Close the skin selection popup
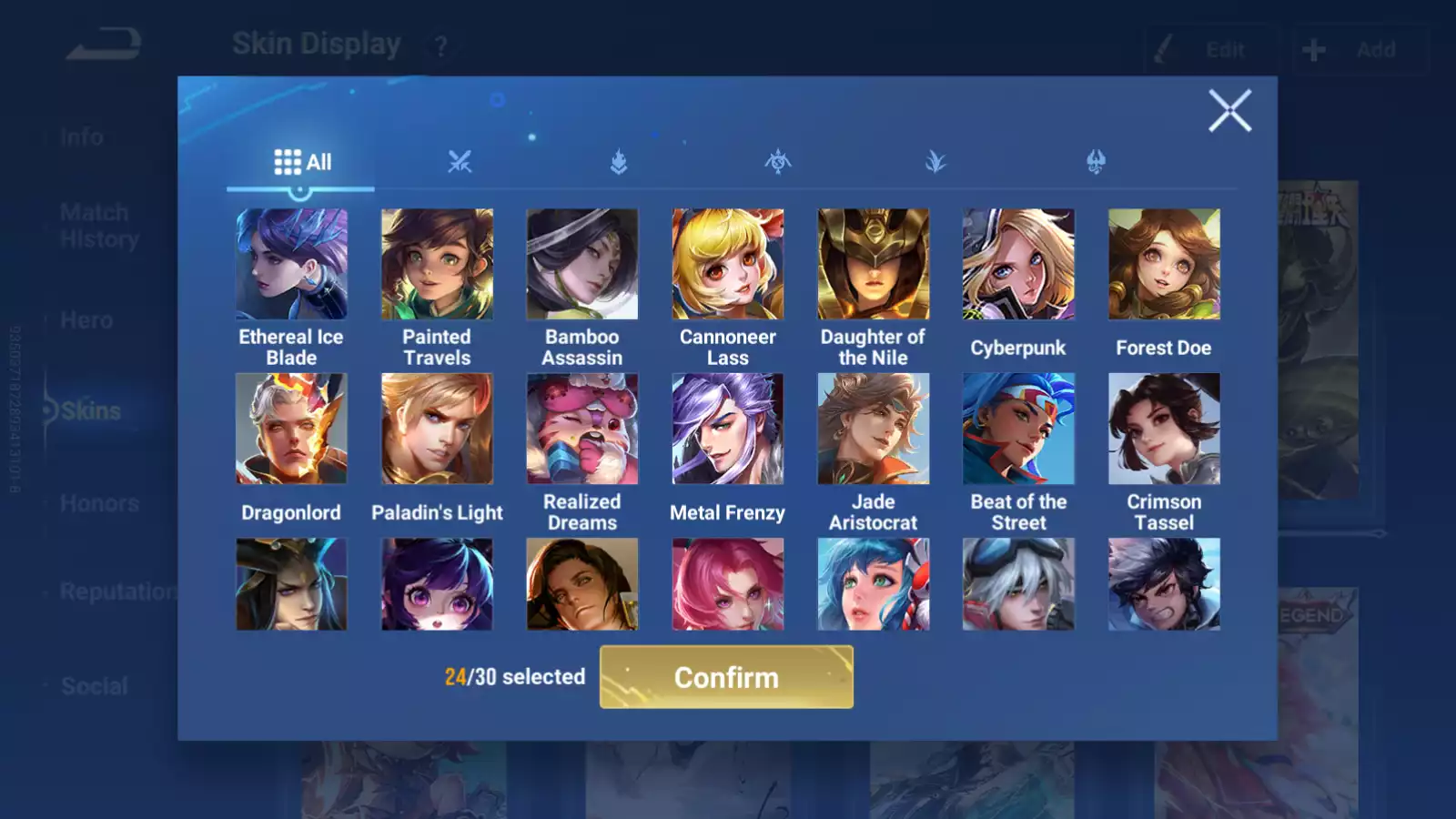Viewport: 1456px width, 819px height. tap(1229, 111)
